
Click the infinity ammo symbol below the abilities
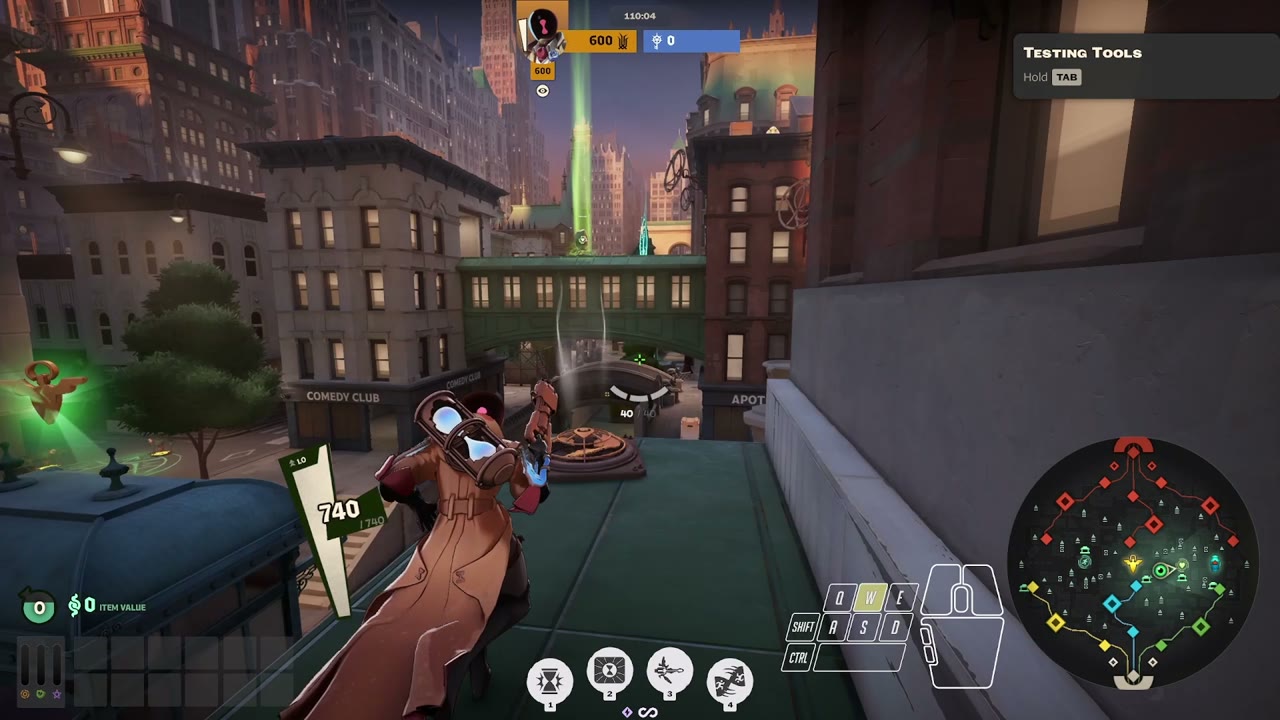pos(648,711)
